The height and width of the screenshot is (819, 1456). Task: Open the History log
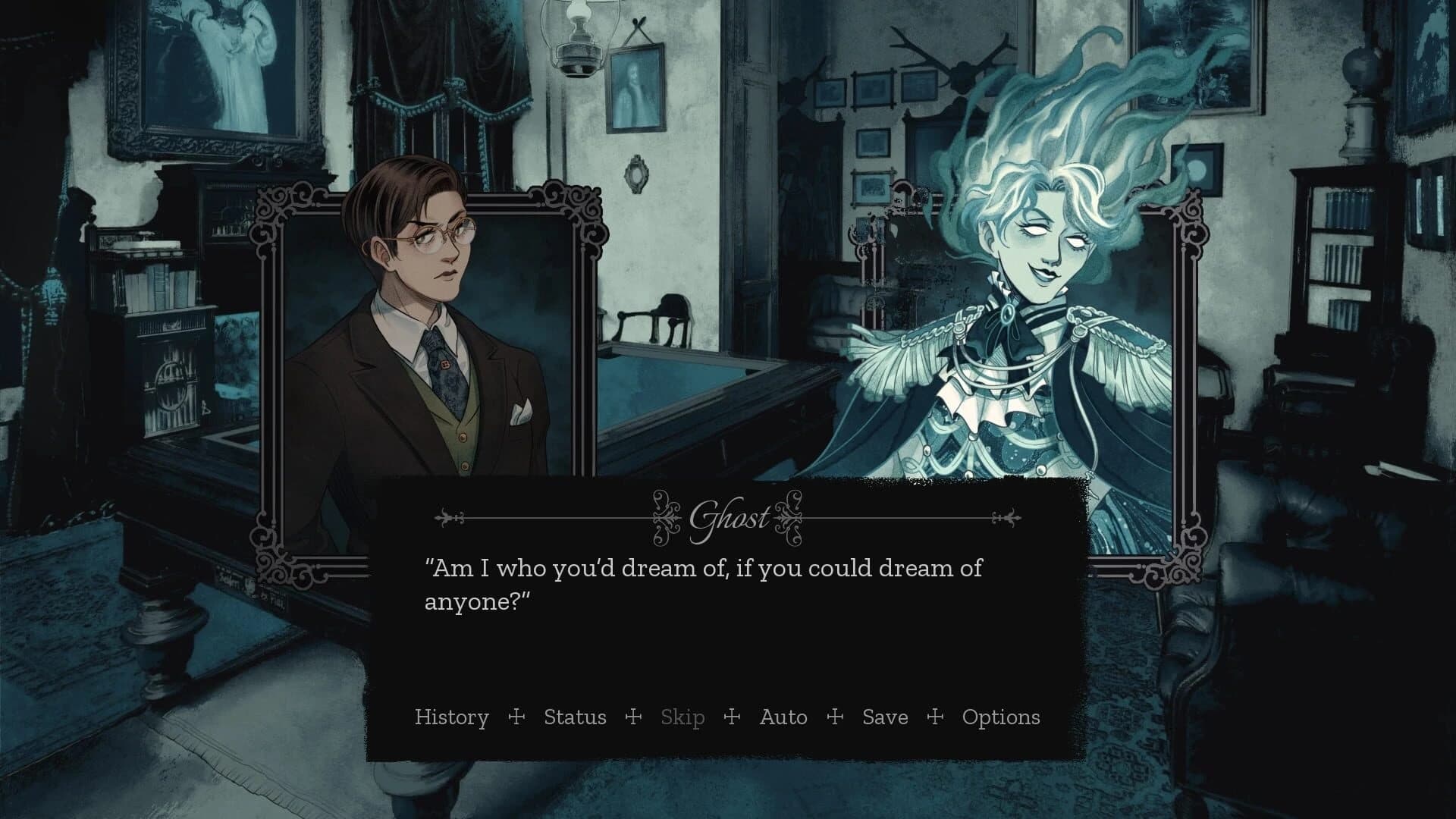coord(452,717)
